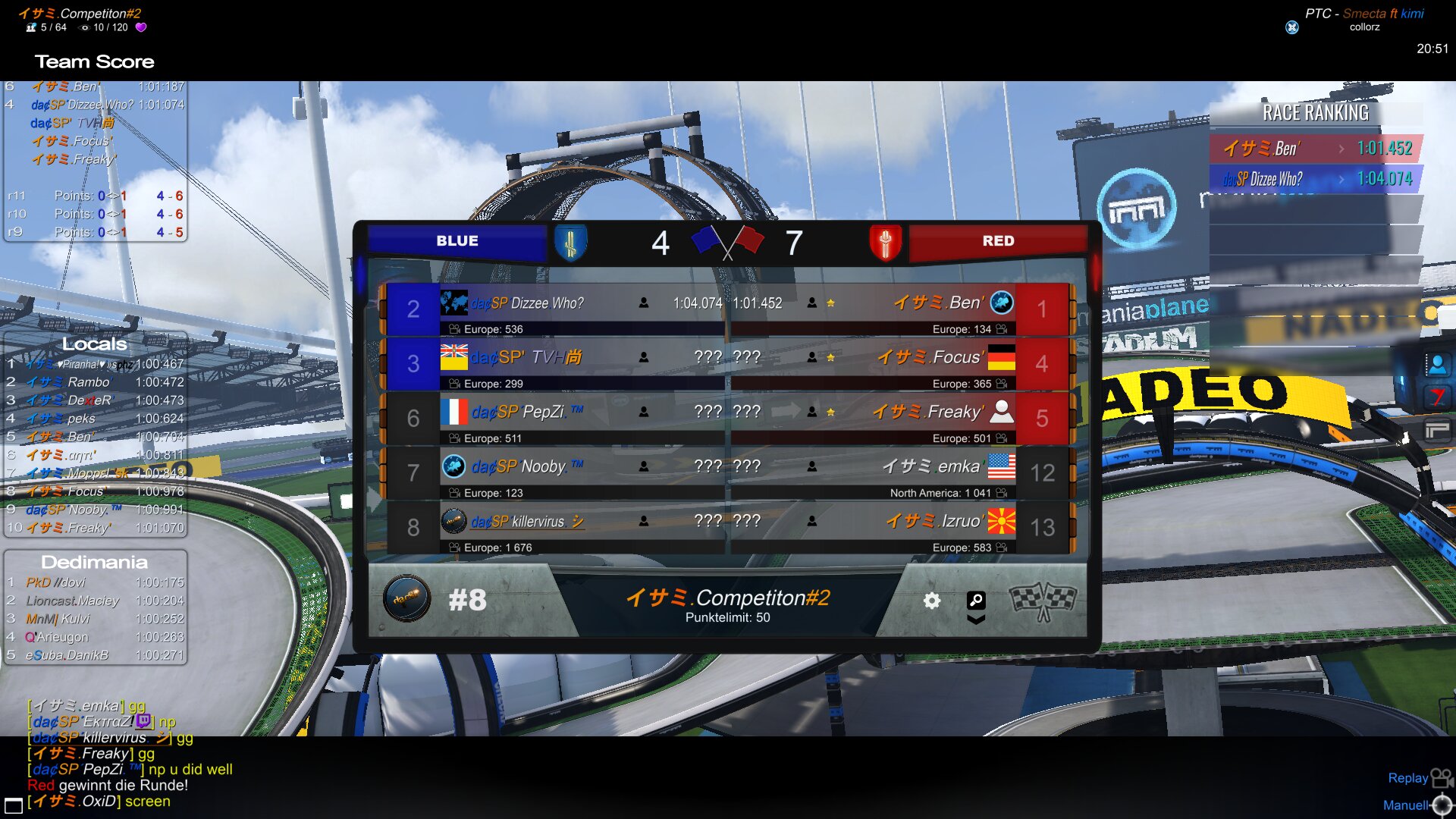This screenshot has width=1456, height=819.
Task: Add server to favorites with purple heart
Action: (141, 27)
